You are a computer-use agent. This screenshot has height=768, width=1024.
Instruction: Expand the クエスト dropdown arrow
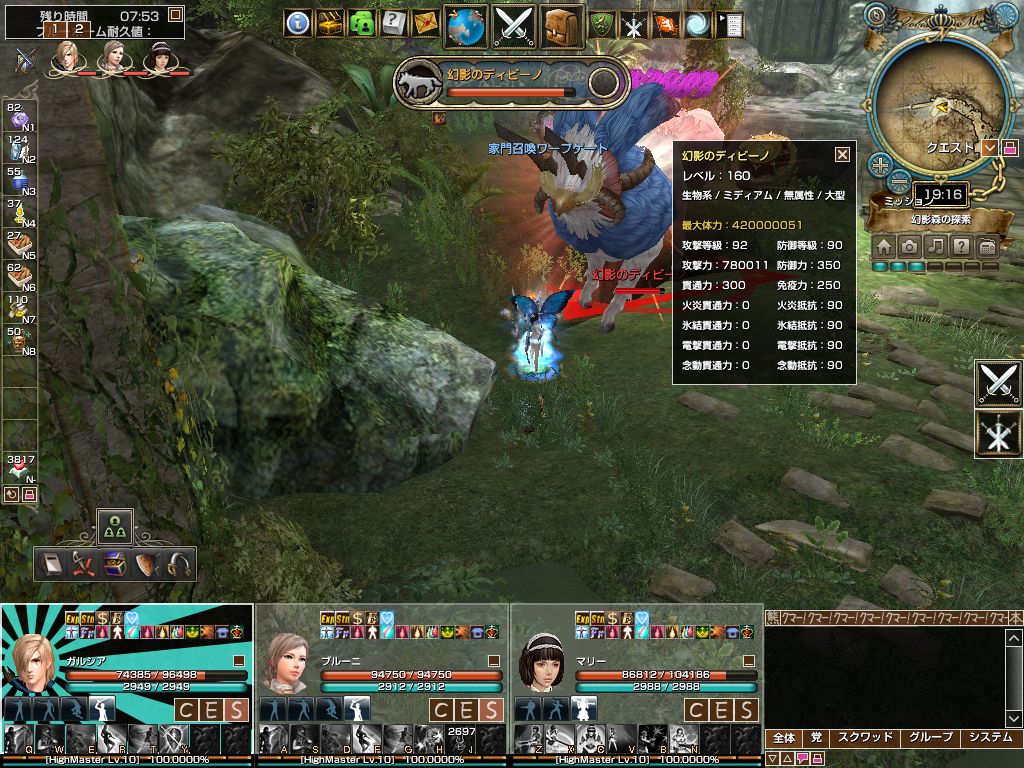[x=990, y=148]
